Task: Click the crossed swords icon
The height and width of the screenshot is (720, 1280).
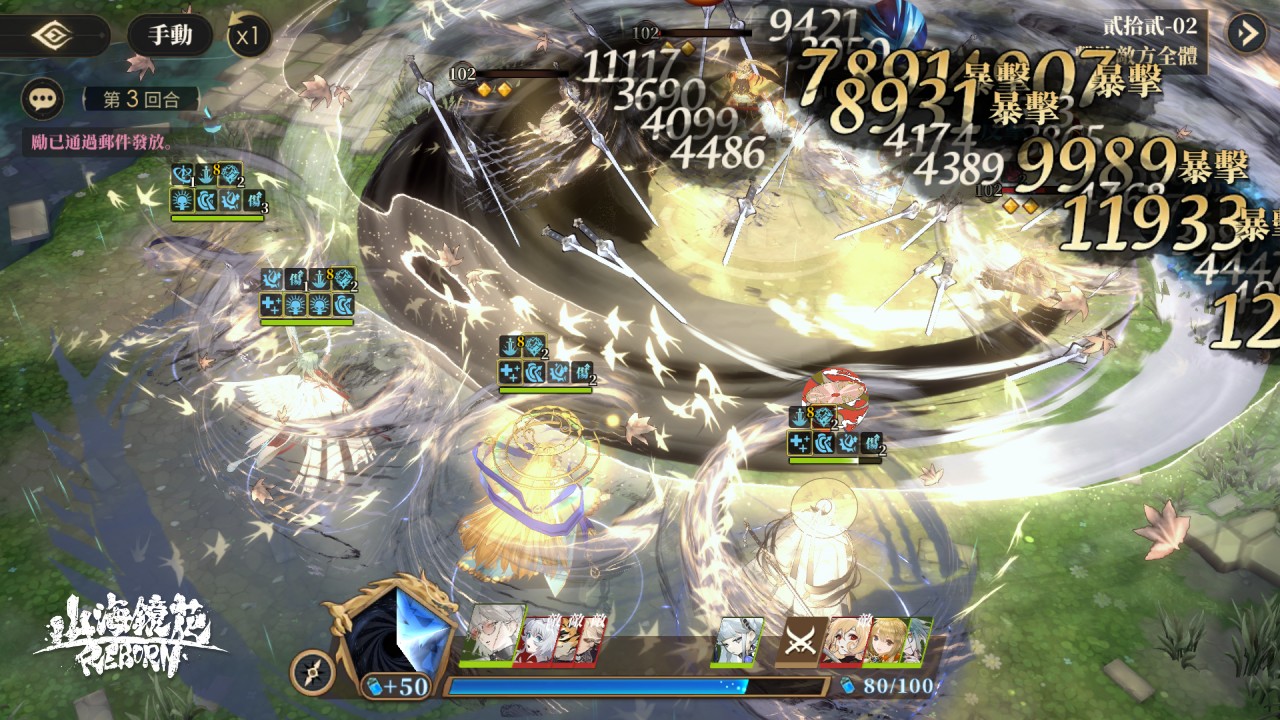Action: tap(802, 641)
